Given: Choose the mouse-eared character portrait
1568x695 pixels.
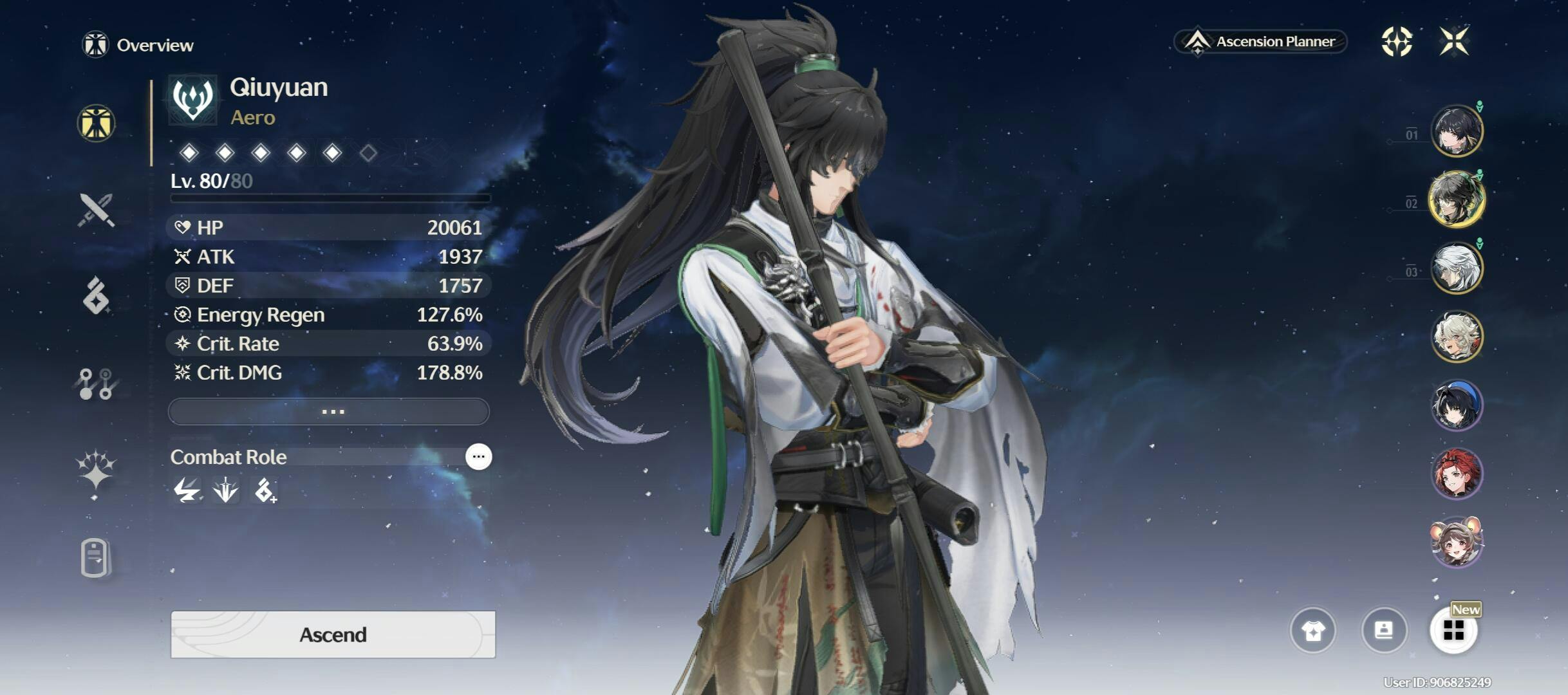Looking at the screenshot, I should pyautogui.click(x=1457, y=542).
